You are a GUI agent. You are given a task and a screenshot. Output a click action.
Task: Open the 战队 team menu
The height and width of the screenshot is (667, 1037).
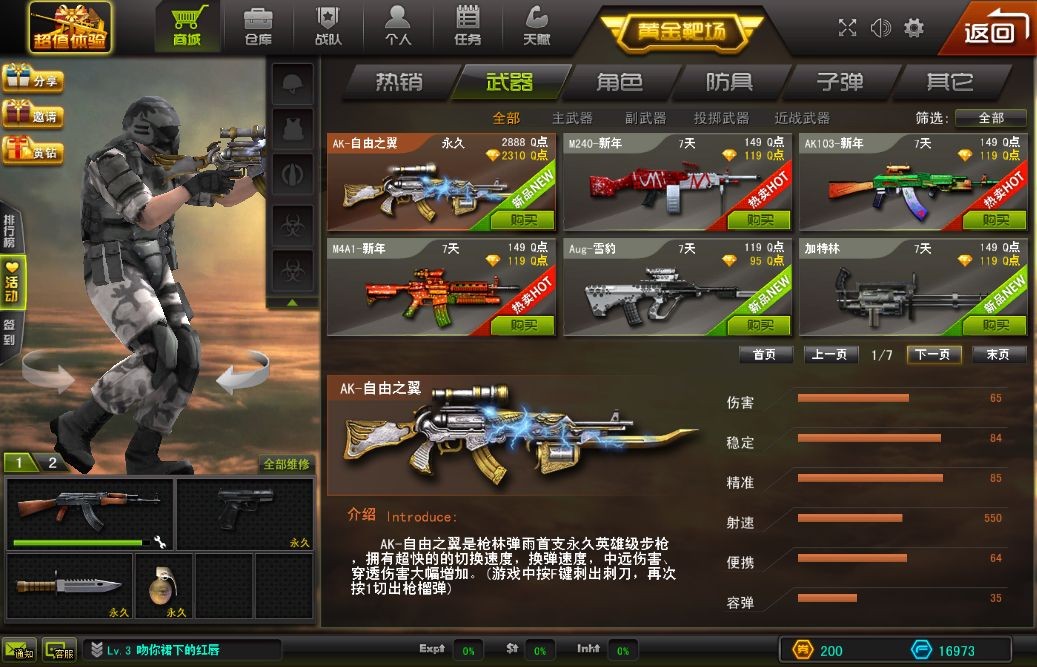[x=328, y=27]
